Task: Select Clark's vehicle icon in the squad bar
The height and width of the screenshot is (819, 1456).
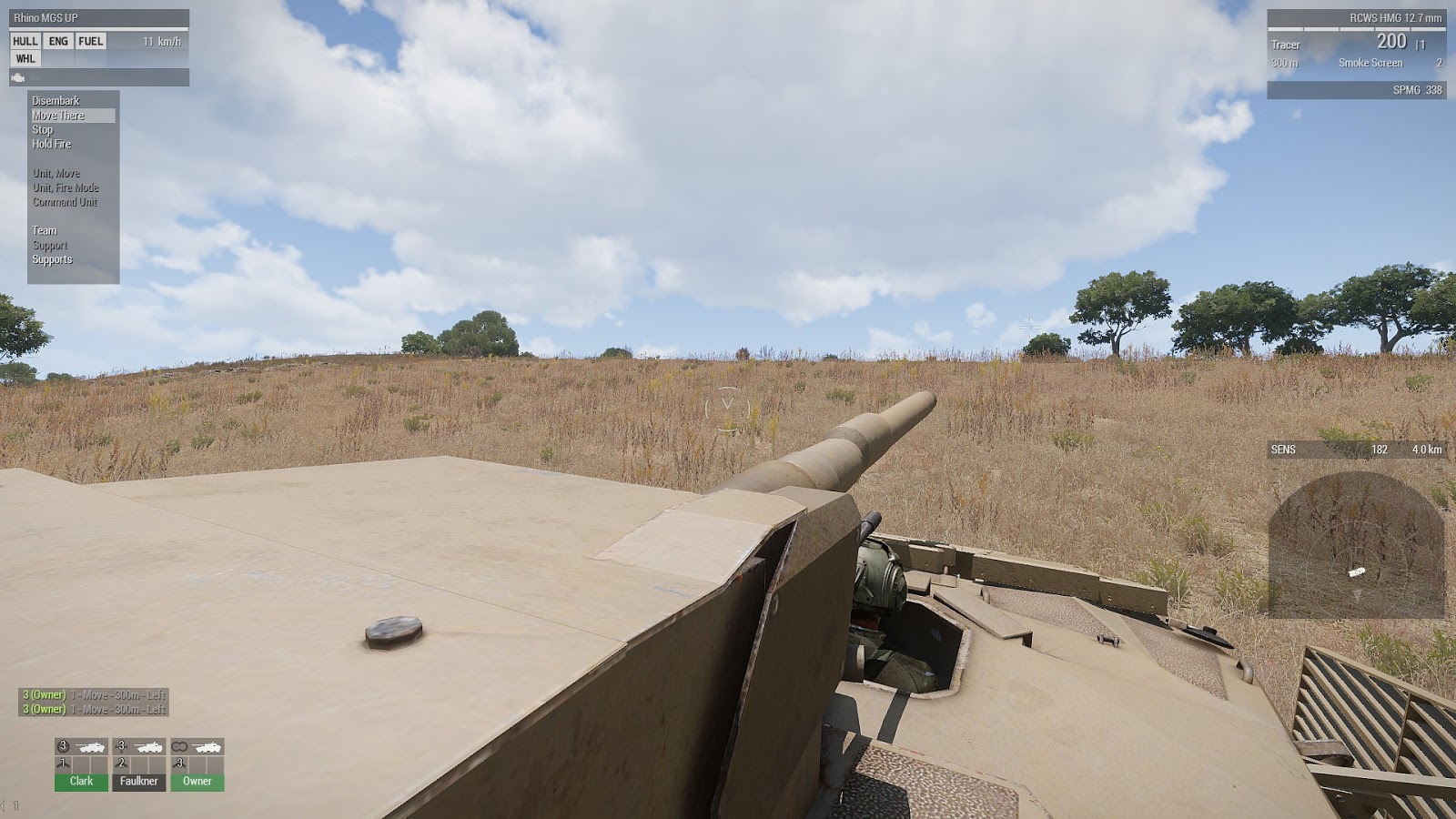Action: click(92, 747)
